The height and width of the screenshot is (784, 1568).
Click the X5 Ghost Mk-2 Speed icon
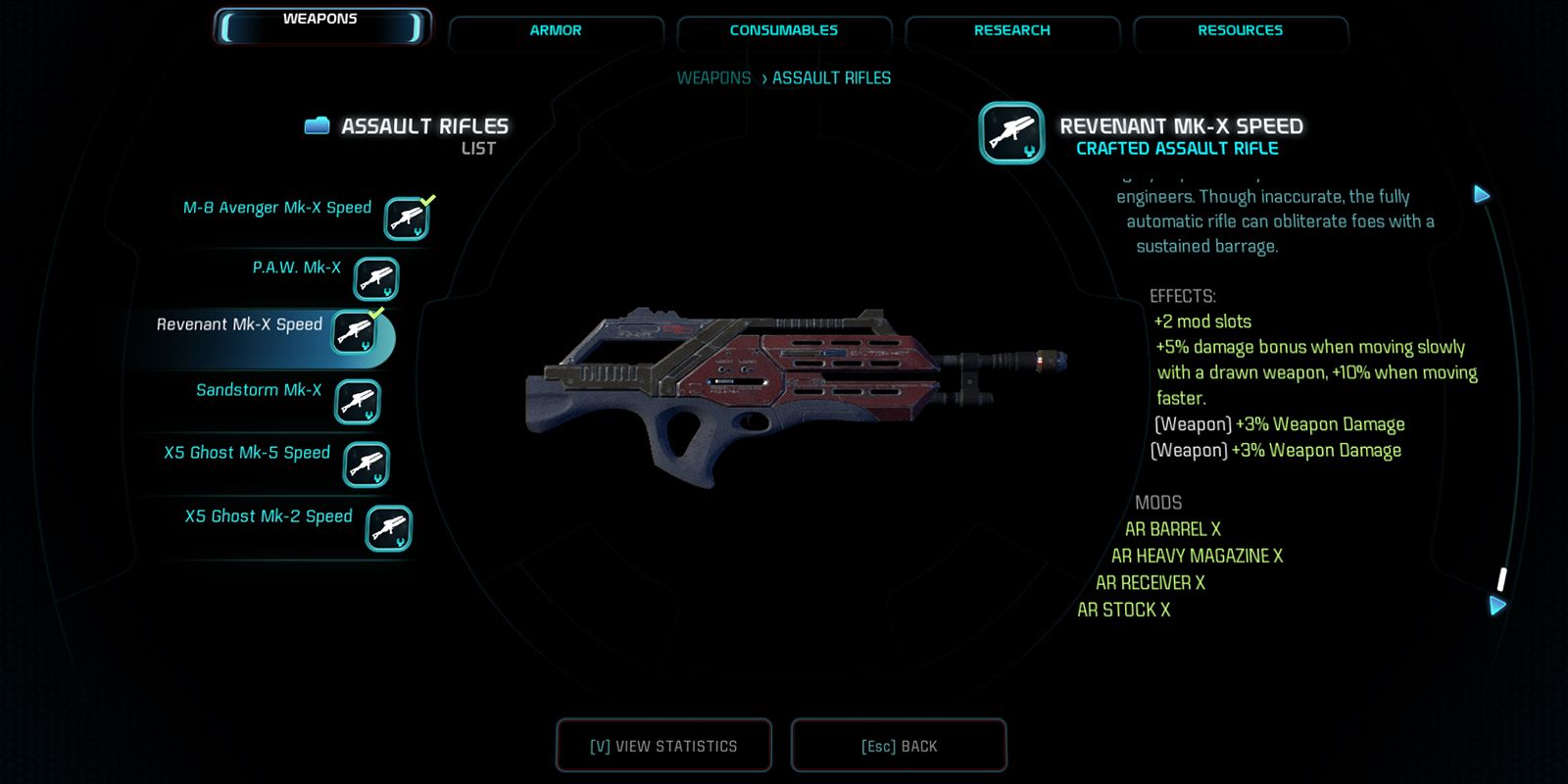tap(388, 527)
